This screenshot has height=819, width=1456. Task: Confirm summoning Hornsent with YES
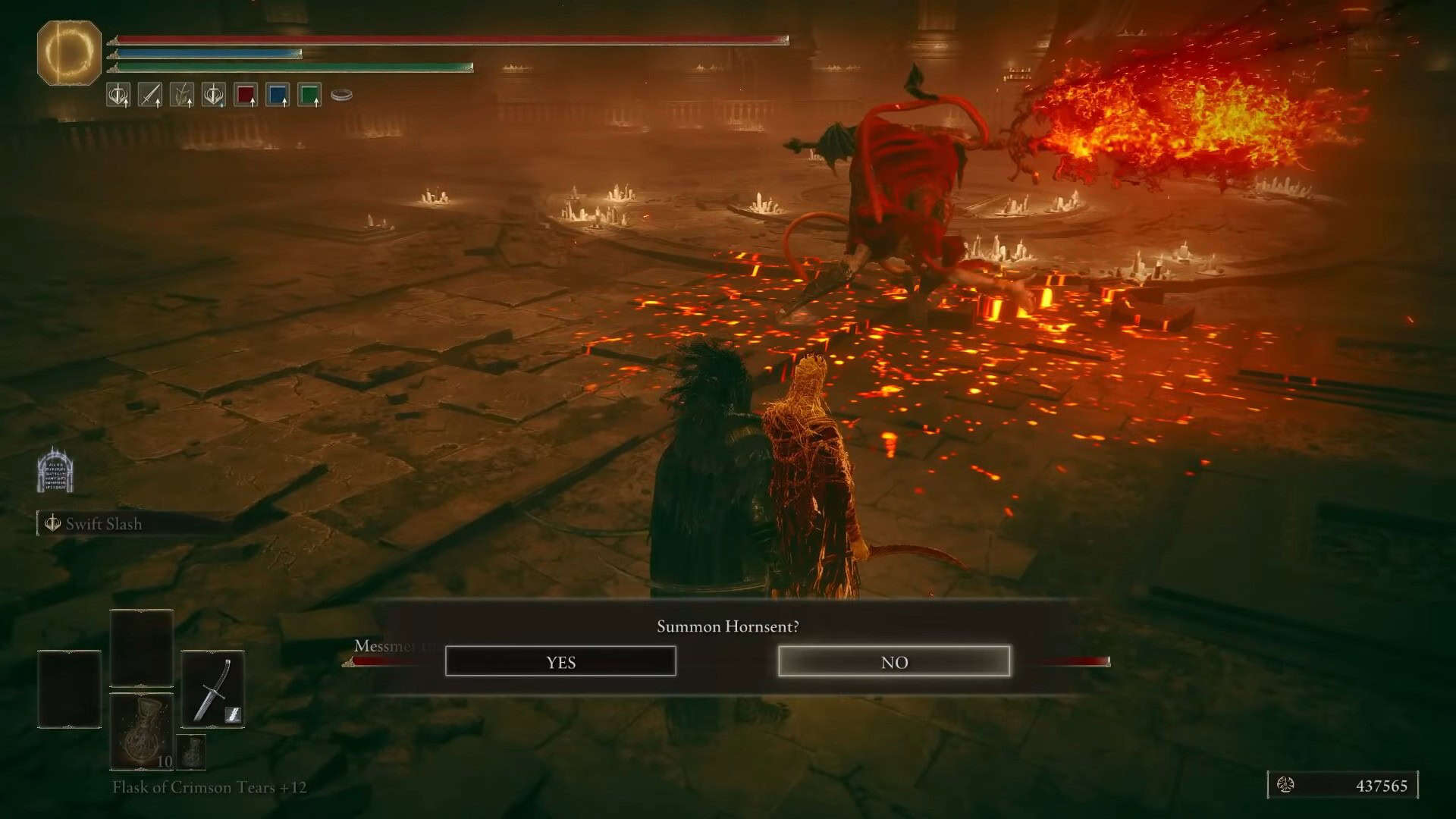560,661
